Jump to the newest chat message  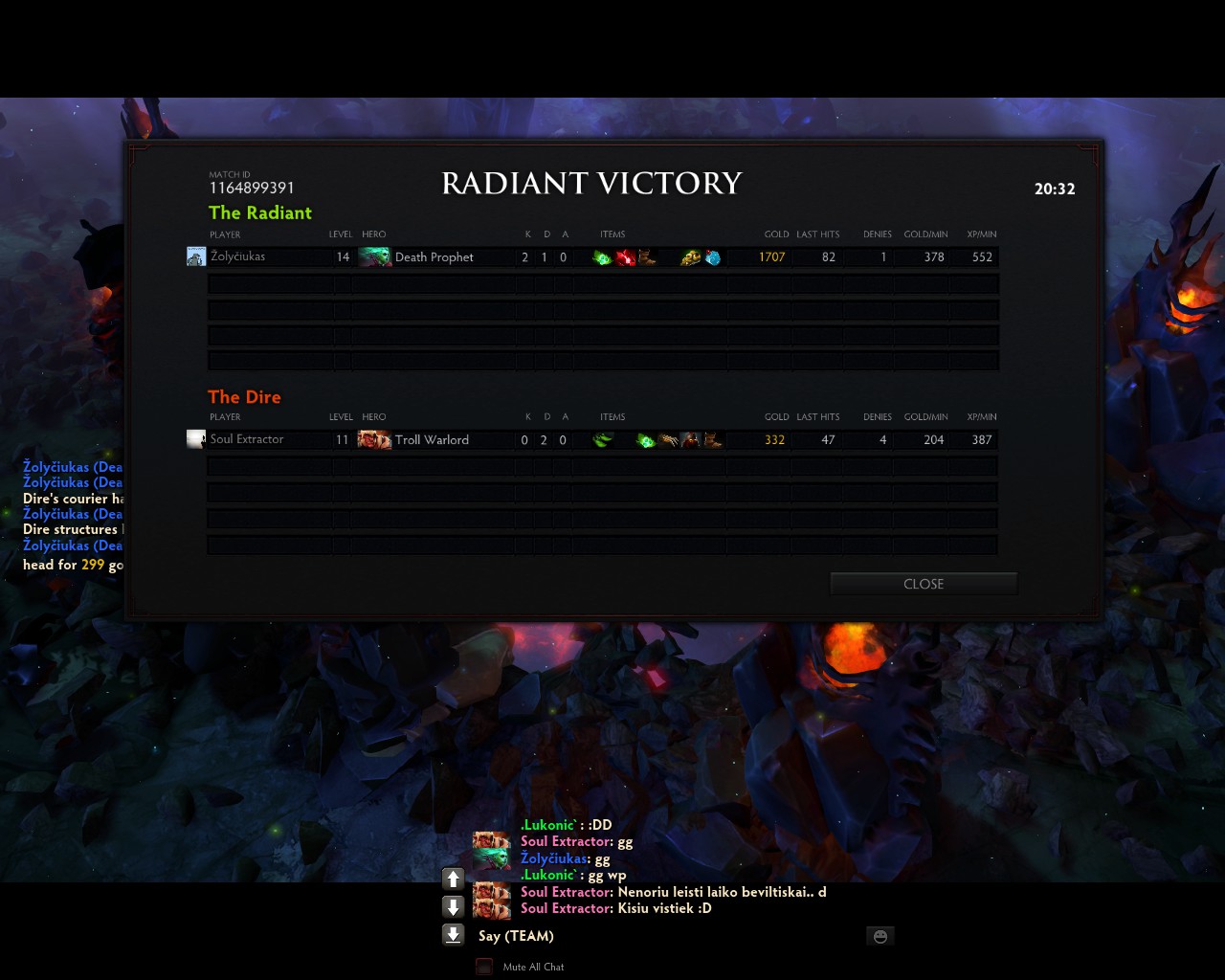tap(454, 935)
